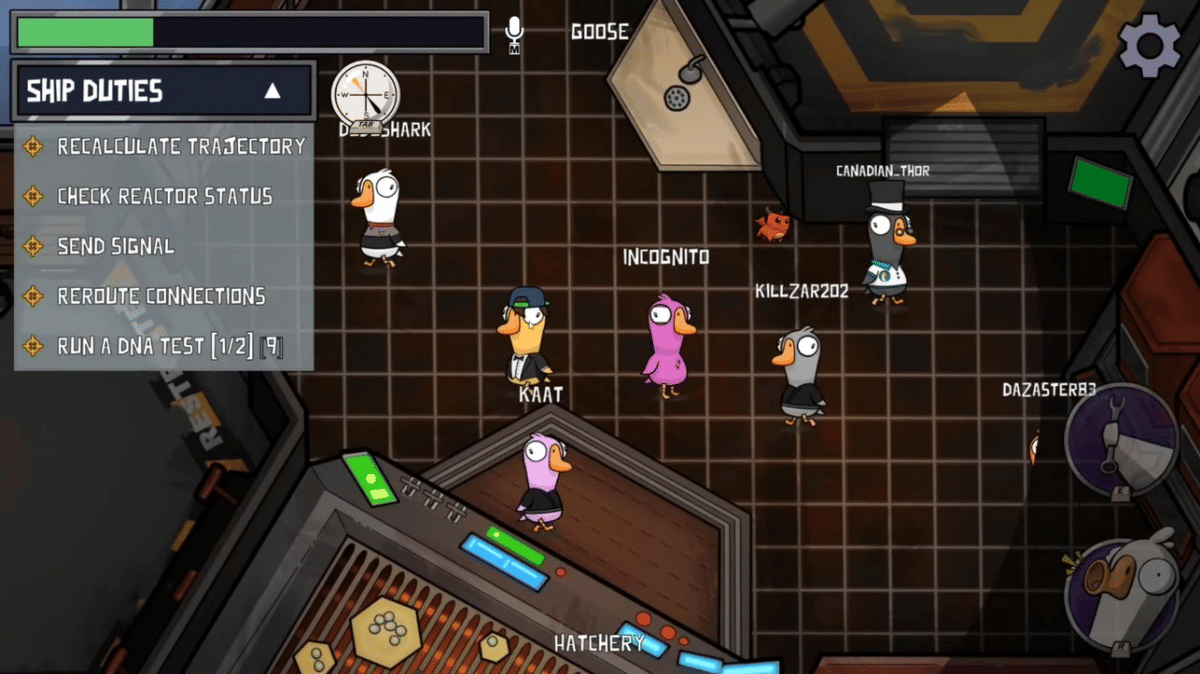This screenshot has height=674, width=1200.
Task: Activate the wrench use action button
Action: click(1120, 440)
